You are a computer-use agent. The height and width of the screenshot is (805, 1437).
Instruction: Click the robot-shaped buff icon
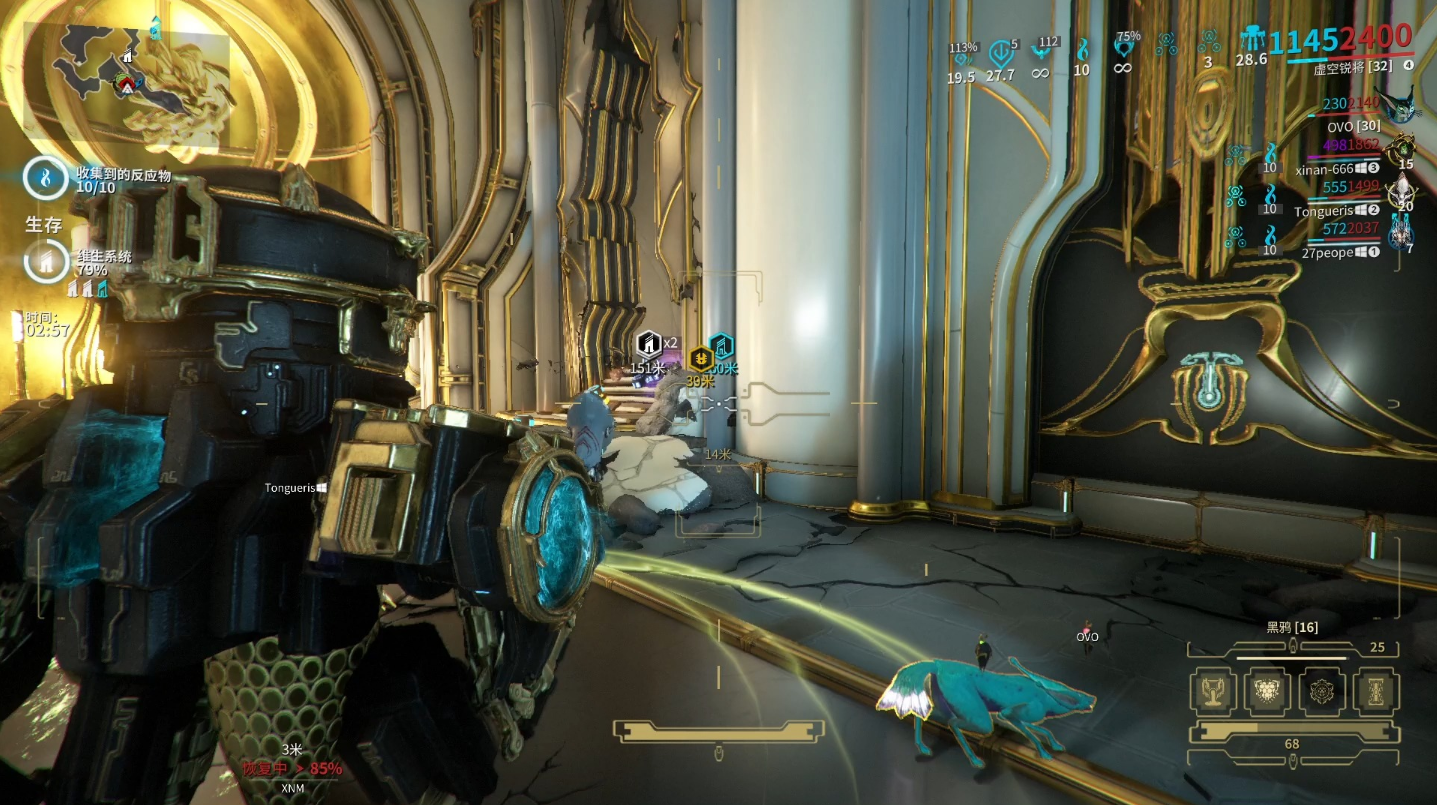pos(1251,40)
